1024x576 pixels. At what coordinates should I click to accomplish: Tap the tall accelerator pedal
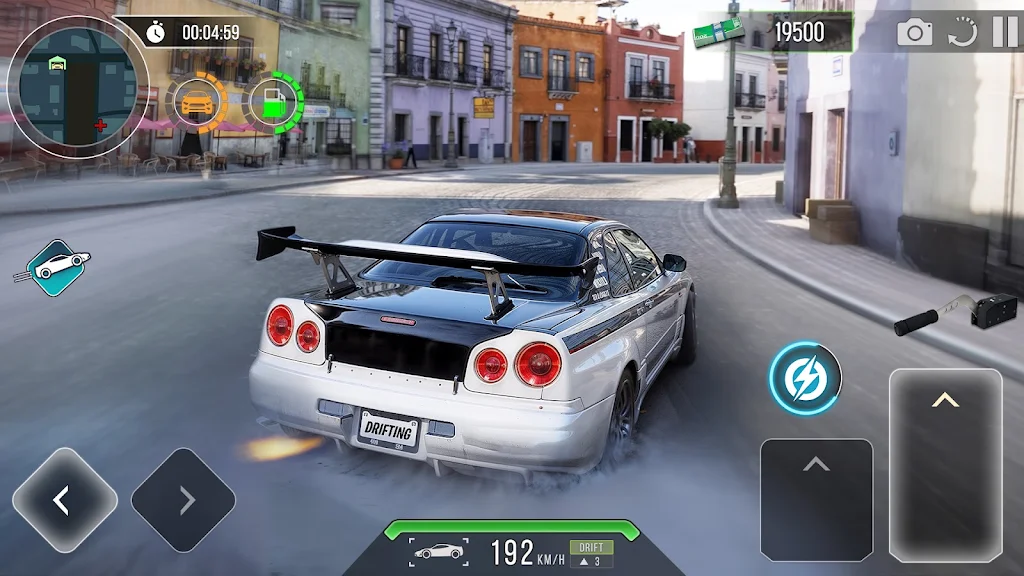(945, 464)
